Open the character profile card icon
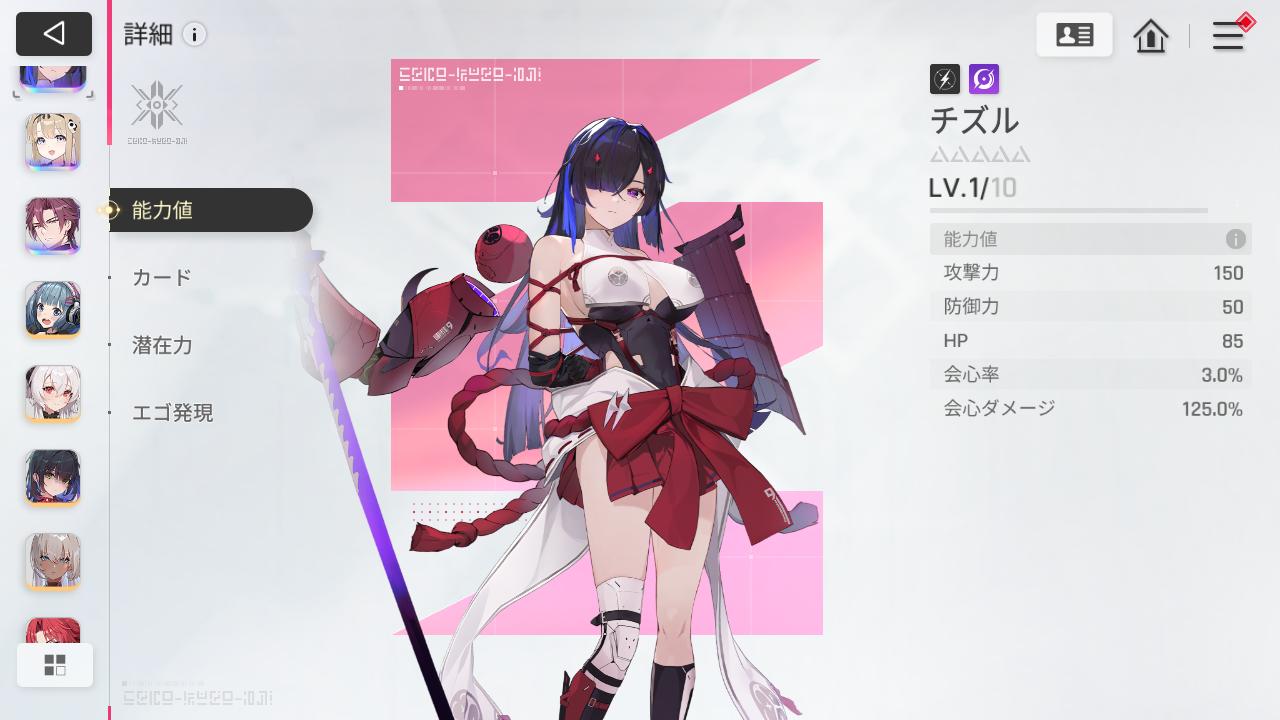Image resolution: width=1280 pixels, height=720 pixels. click(1074, 33)
